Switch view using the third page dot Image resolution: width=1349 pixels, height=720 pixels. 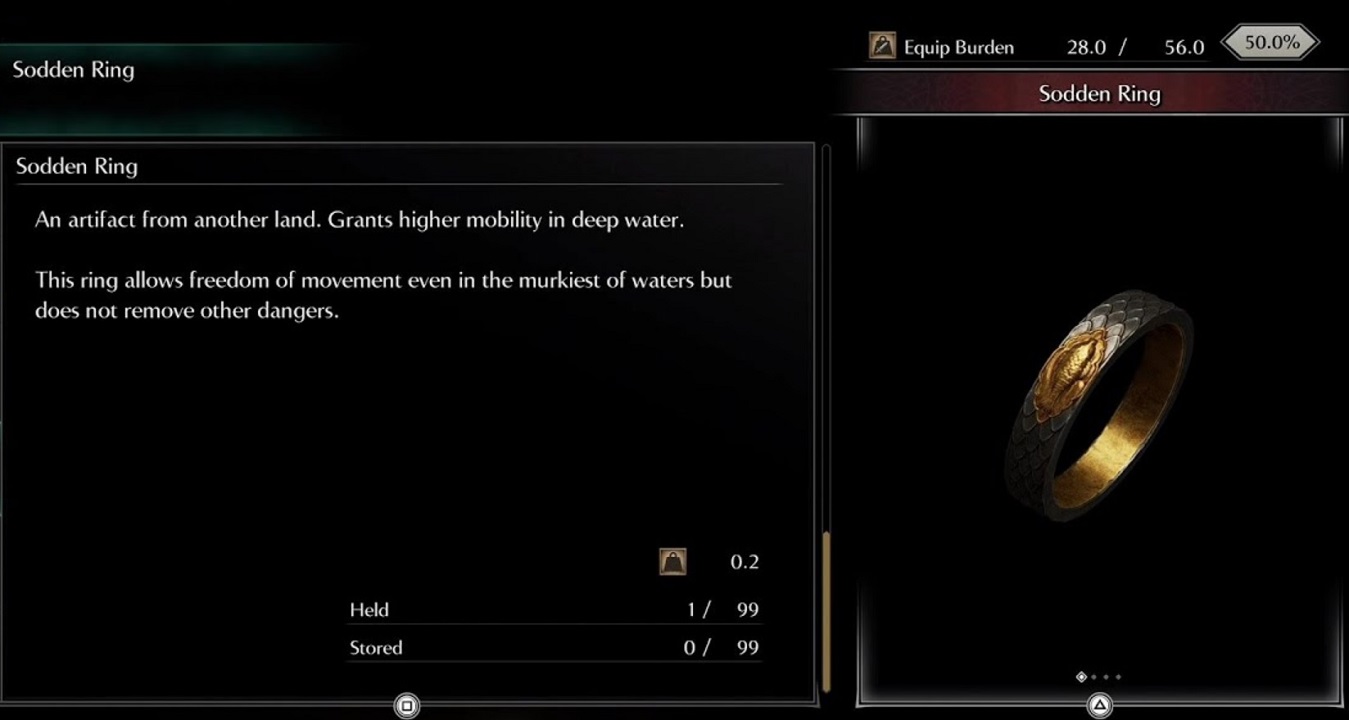click(1106, 676)
